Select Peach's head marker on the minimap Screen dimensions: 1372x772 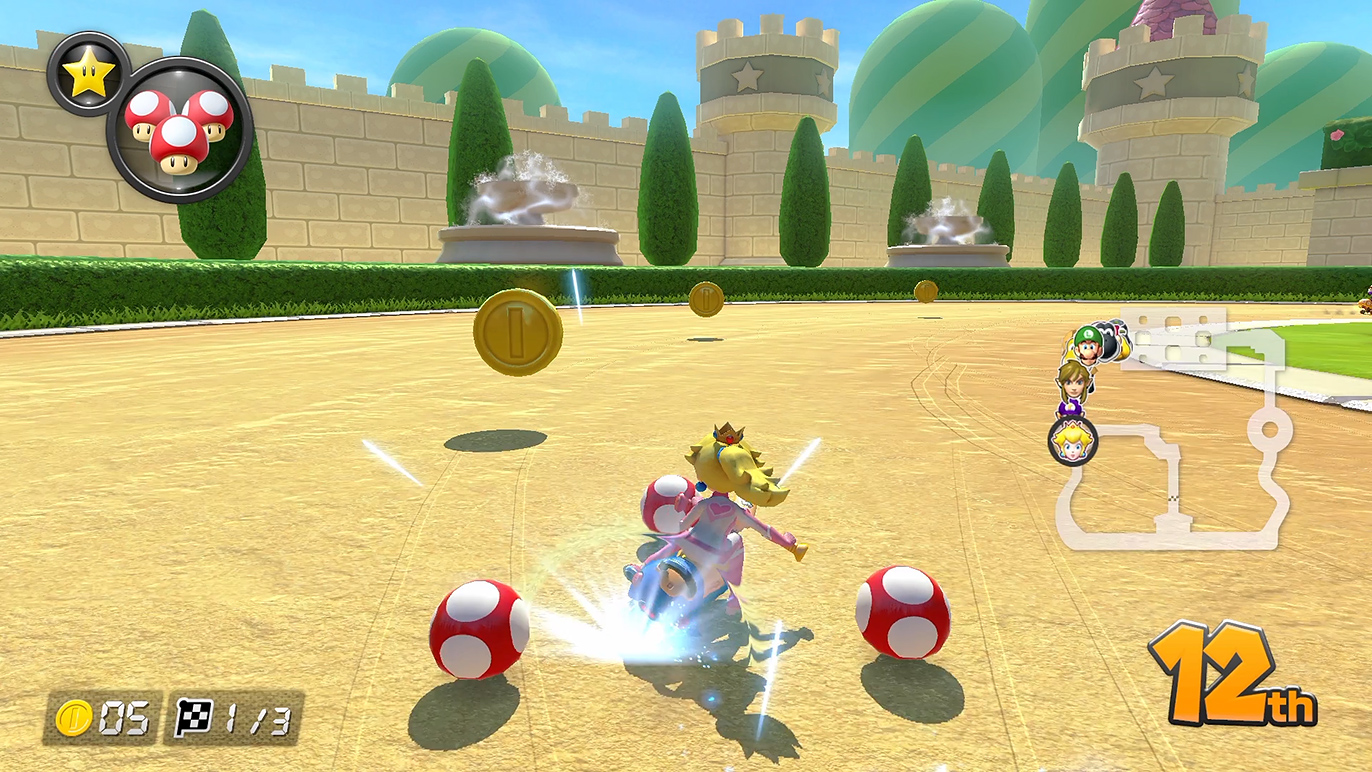pyautogui.click(x=1072, y=441)
